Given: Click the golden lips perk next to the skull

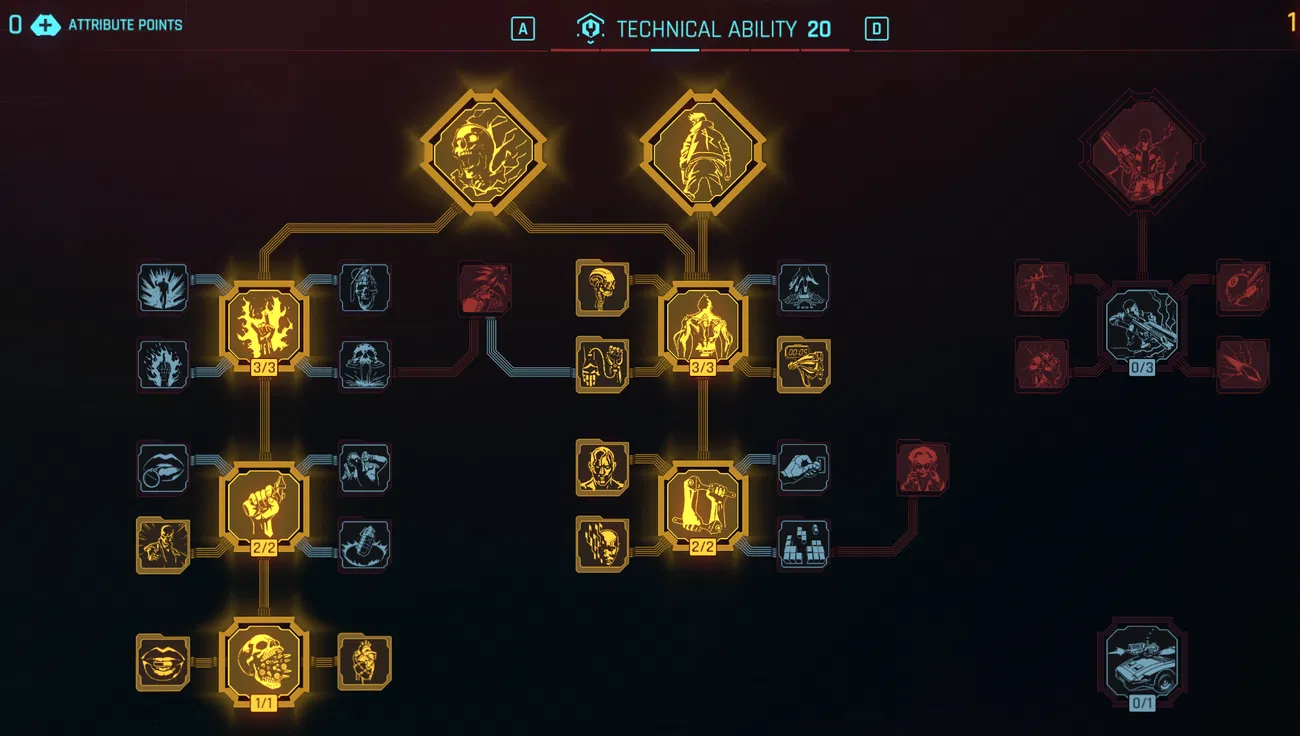Looking at the screenshot, I should click(x=163, y=660).
